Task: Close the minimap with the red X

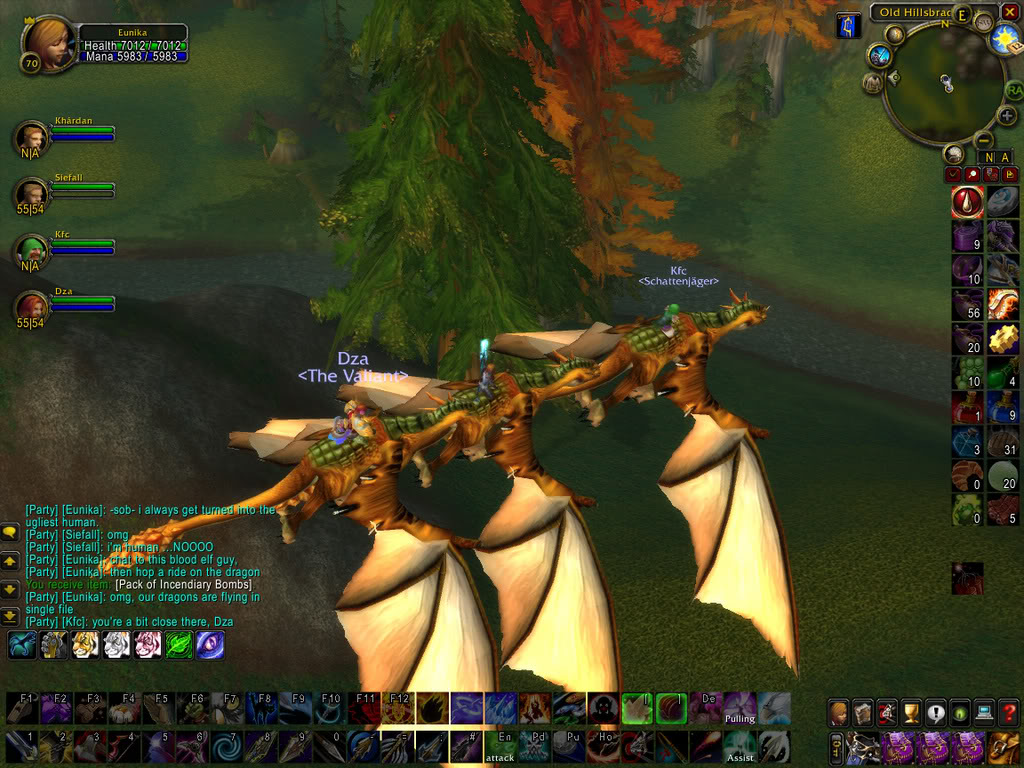Action: point(1009,12)
